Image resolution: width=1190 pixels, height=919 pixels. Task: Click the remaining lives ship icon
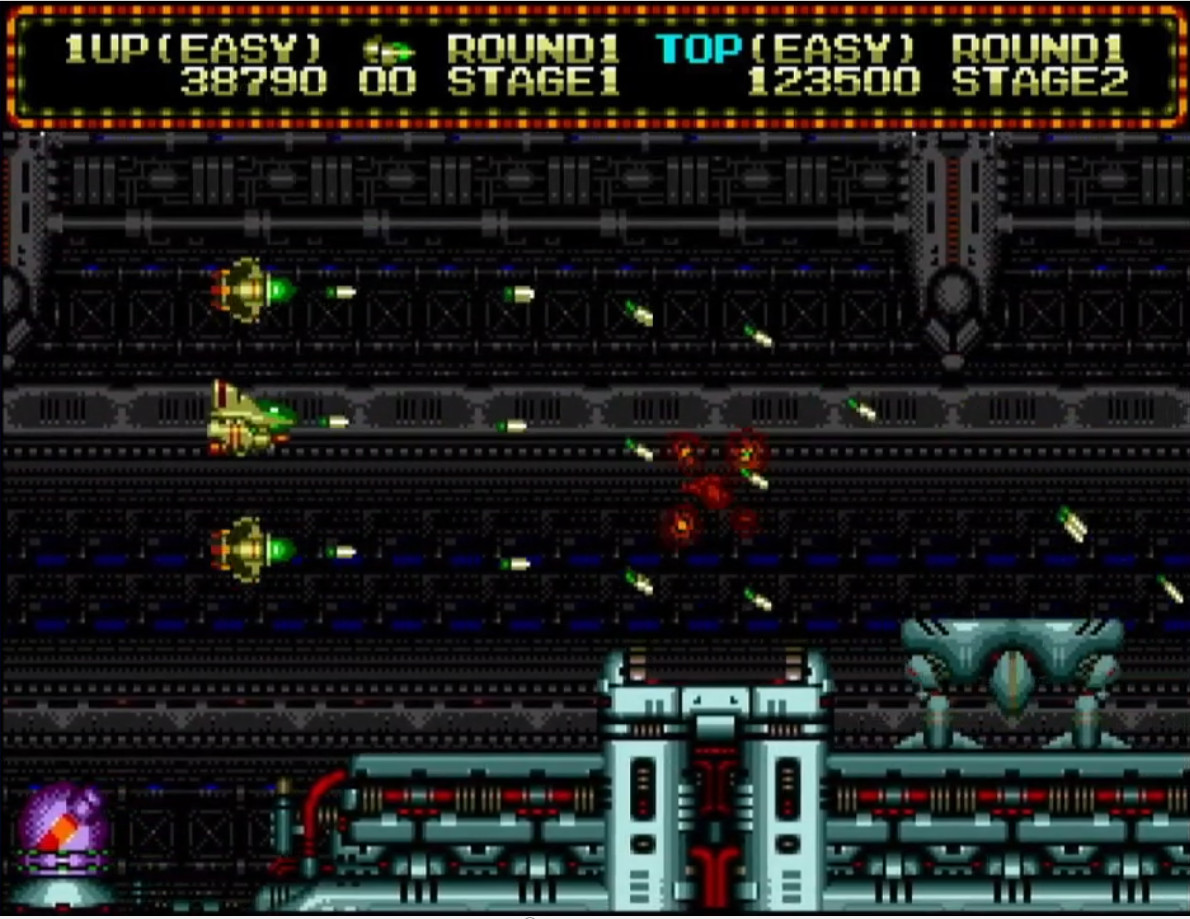(388, 49)
